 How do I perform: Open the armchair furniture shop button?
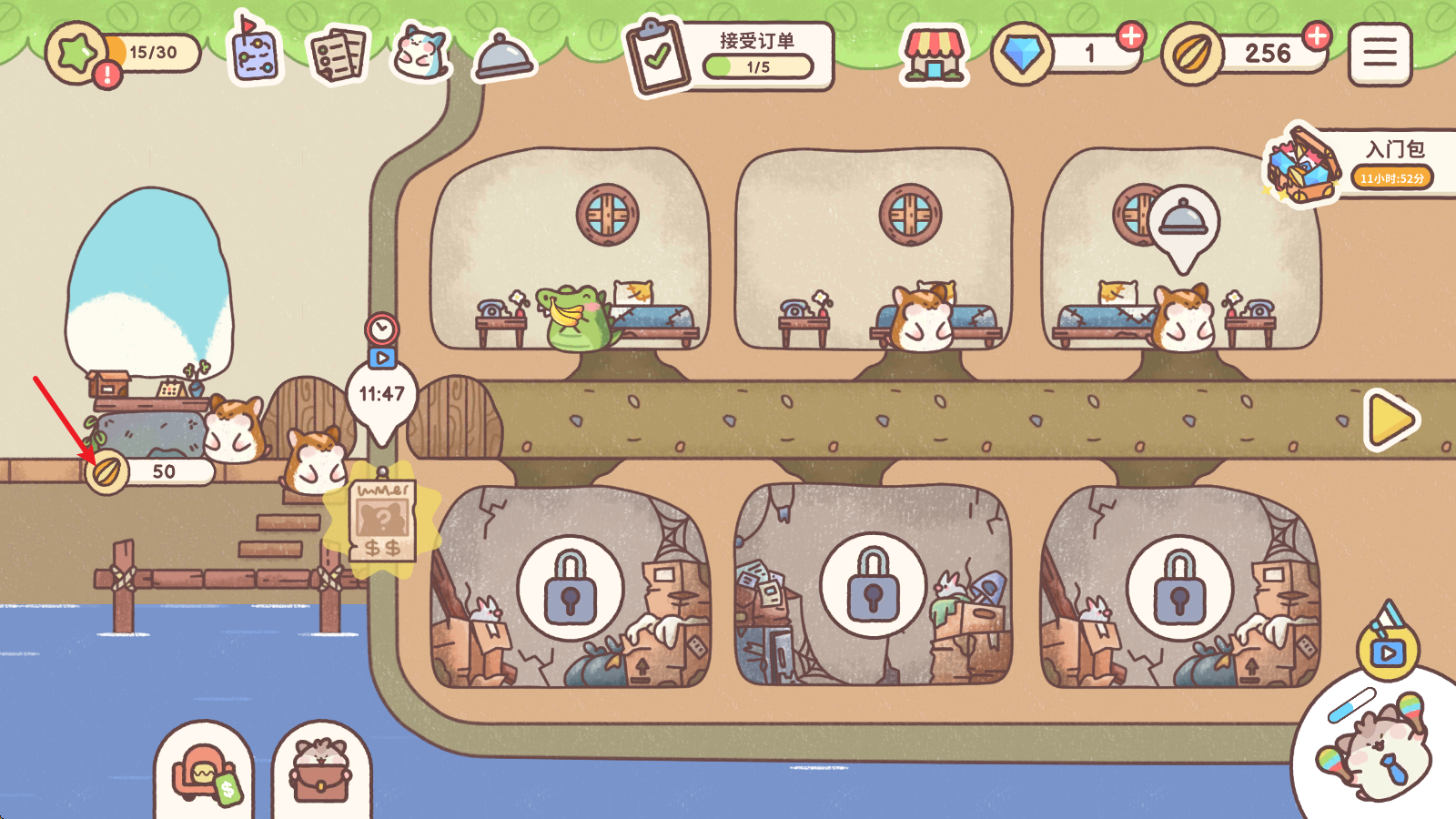pyautogui.click(x=204, y=773)
